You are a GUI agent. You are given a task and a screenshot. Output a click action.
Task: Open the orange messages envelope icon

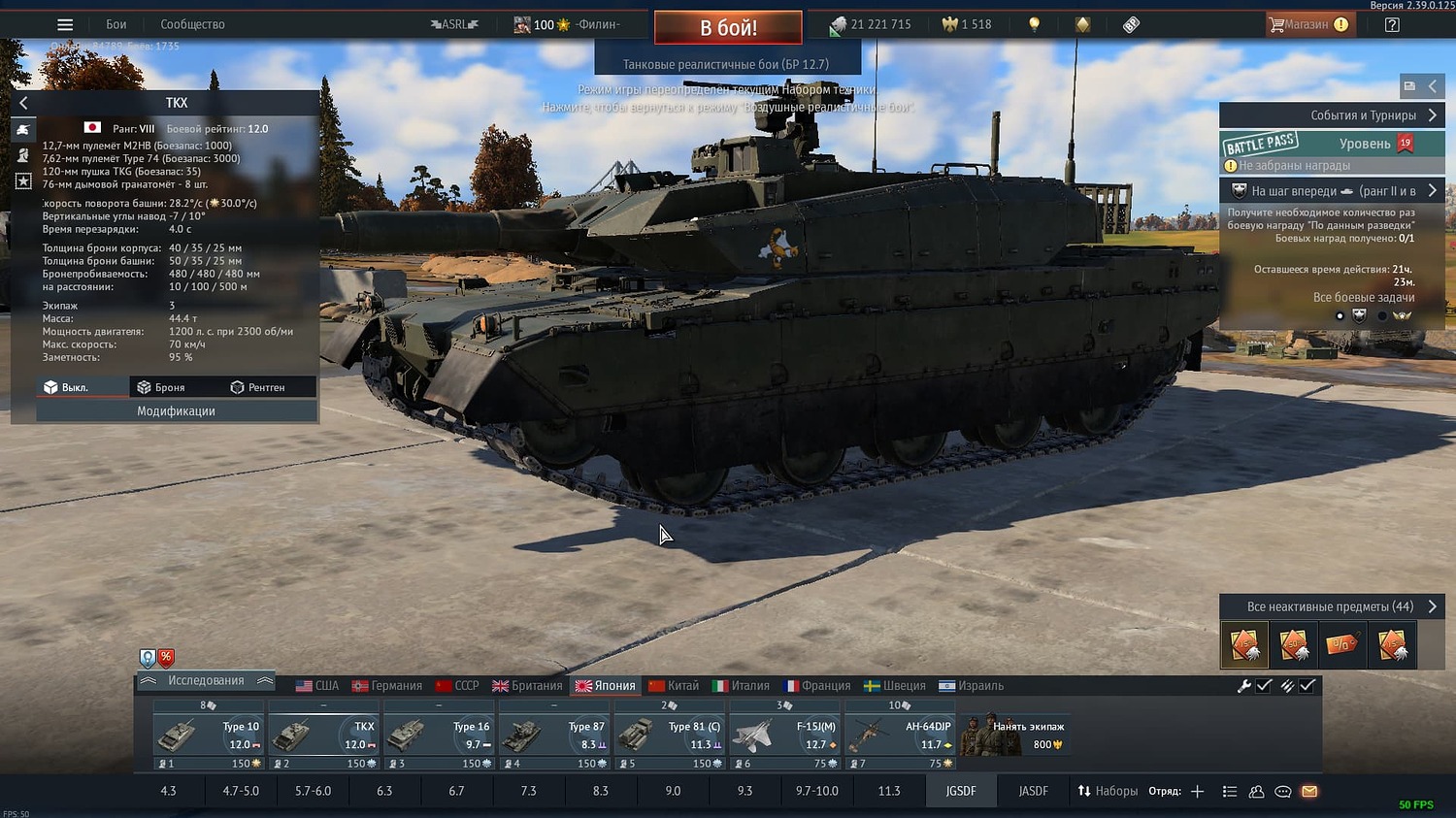[1307, 792]
